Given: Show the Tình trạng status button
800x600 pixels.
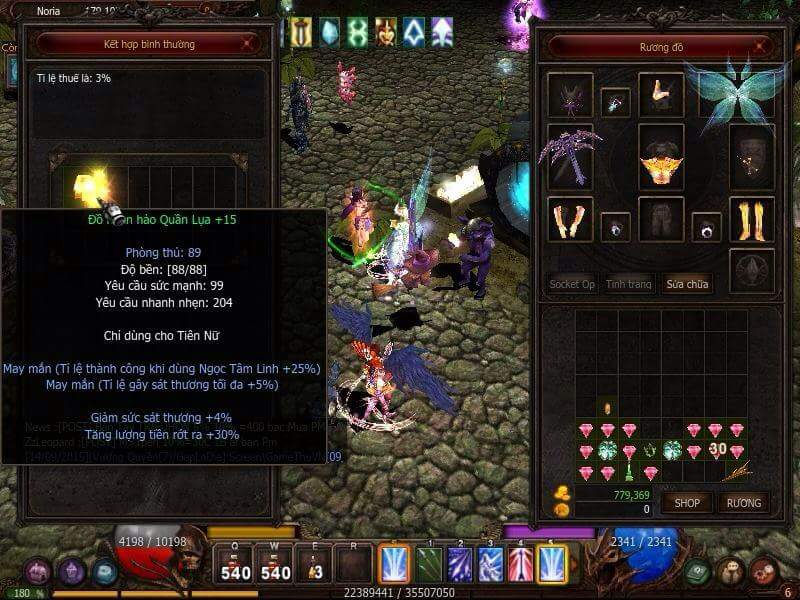Looking at the screenshot, I should [629, 284].
